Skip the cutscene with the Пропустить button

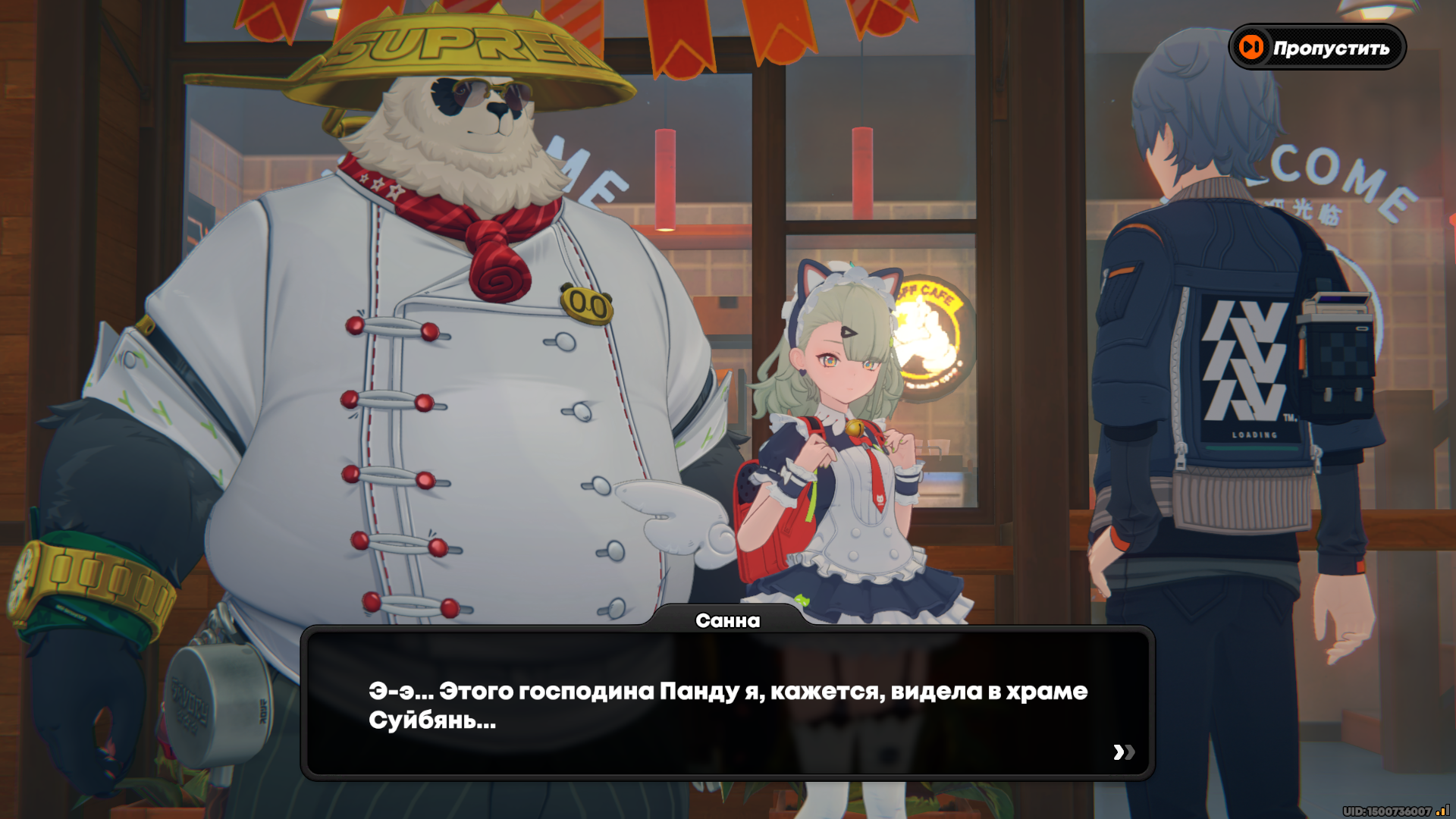pos(1317,48)
